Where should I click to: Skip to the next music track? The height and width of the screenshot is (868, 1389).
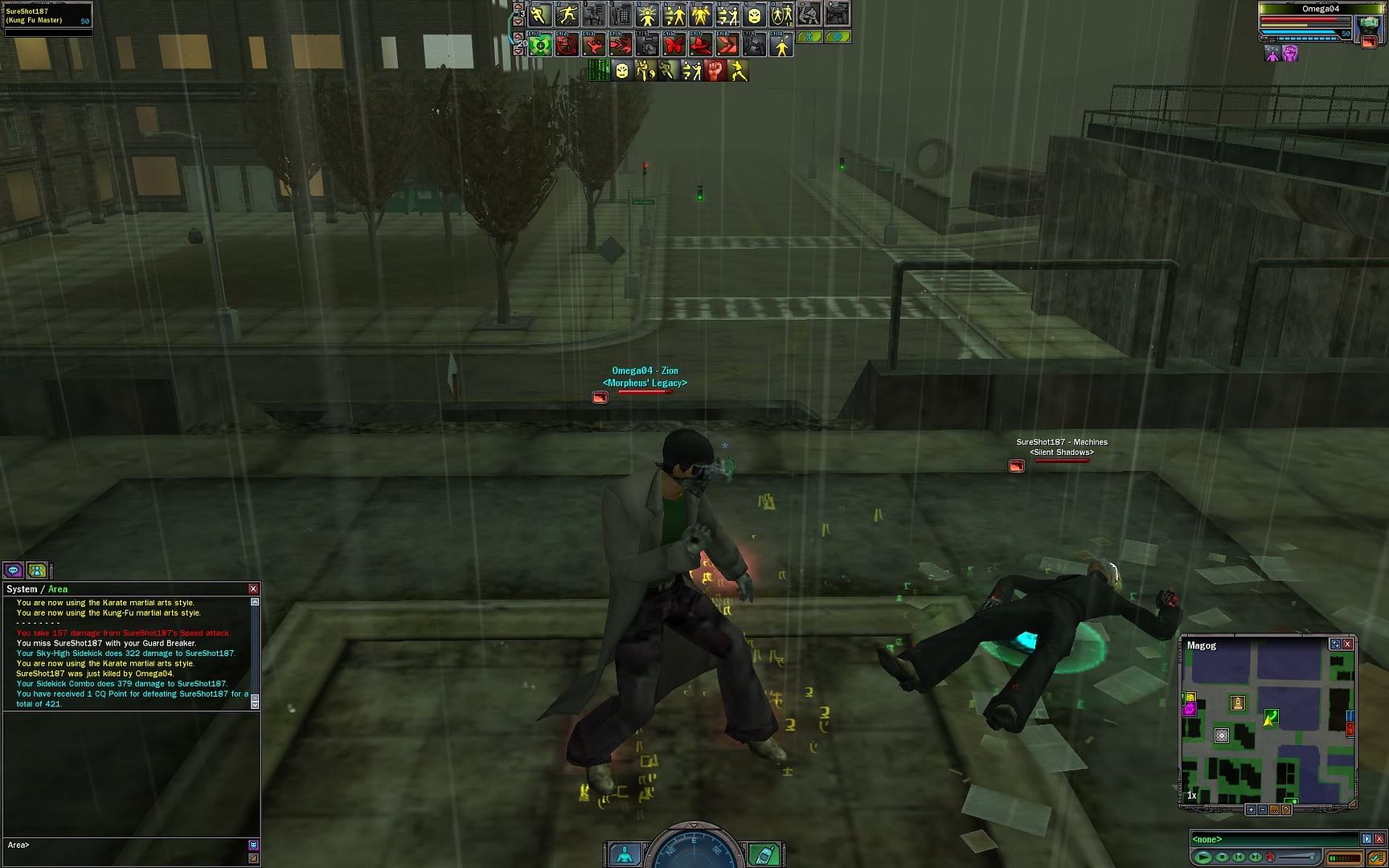point(1255,857)
